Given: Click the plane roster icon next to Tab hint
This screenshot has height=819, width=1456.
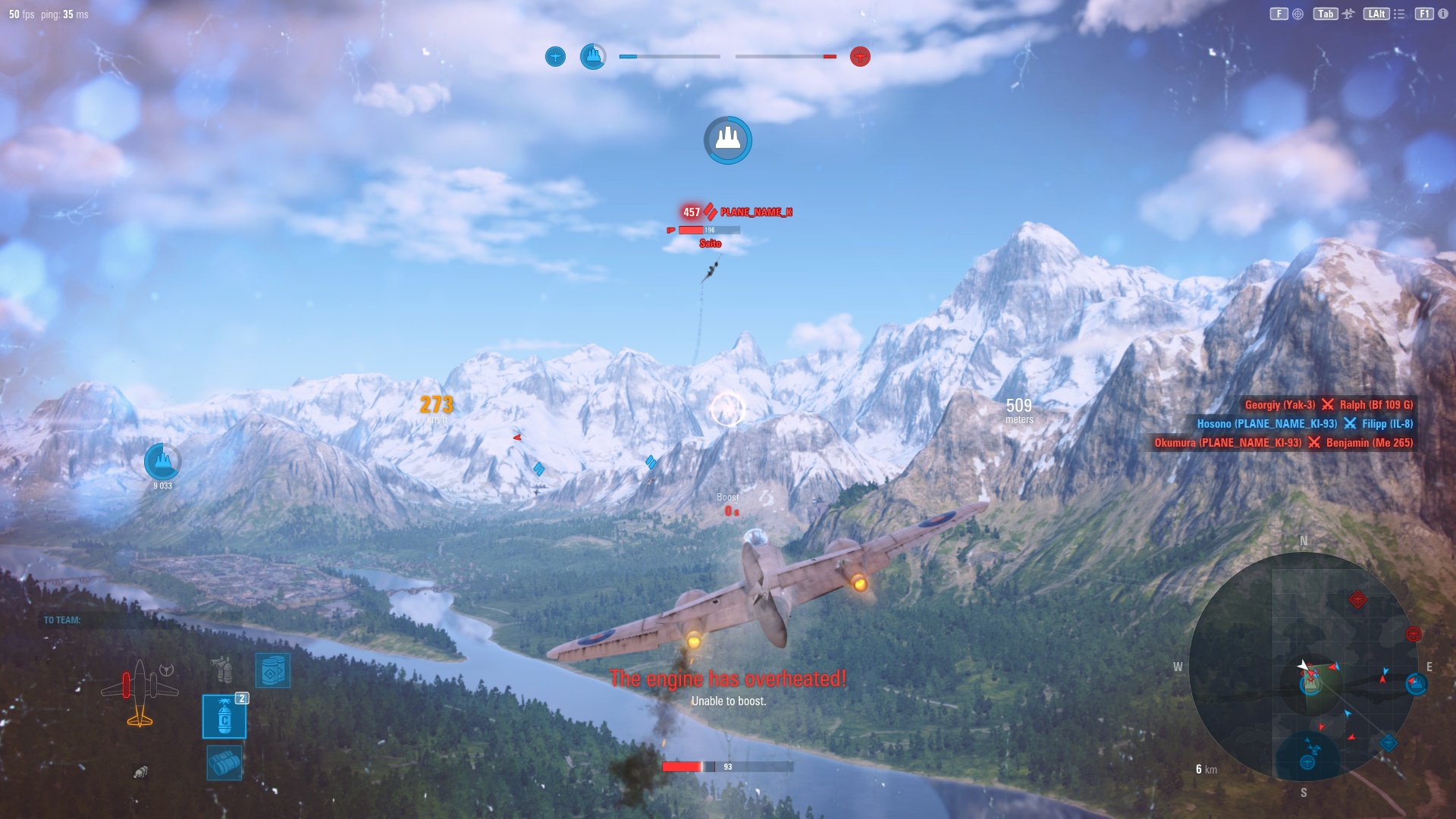Looking at the screenshot, I should (x=1349, y=14).
